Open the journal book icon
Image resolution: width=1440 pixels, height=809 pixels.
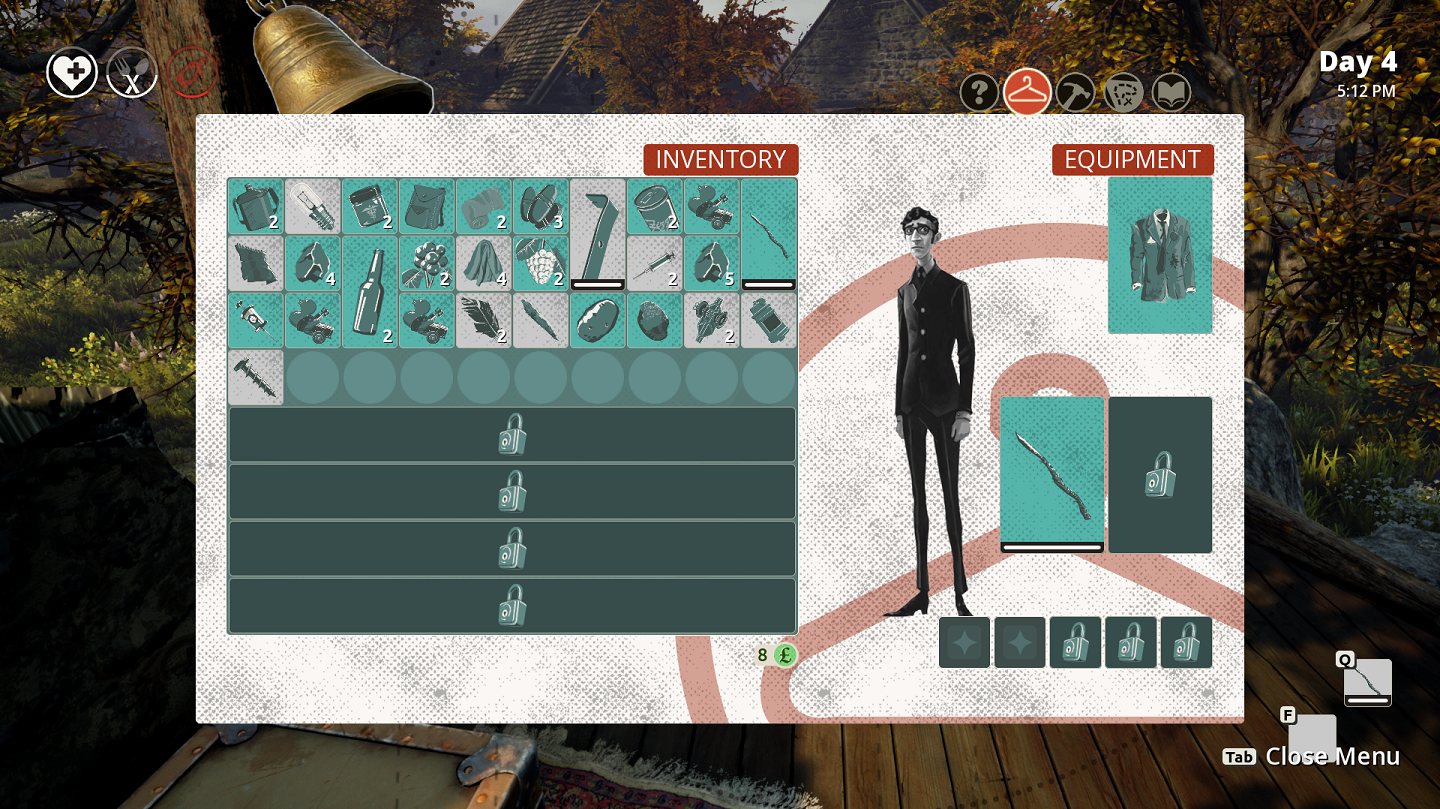[1173, 92]
